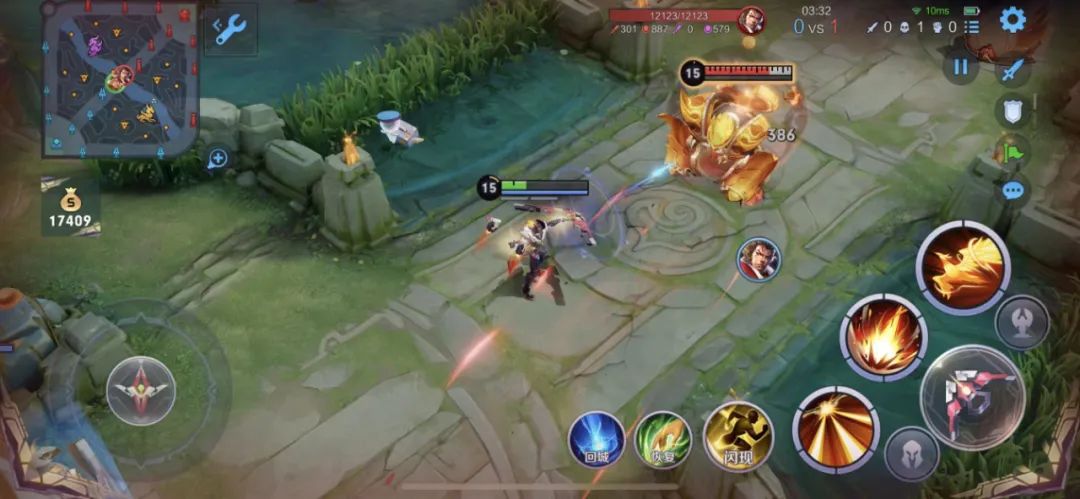This screenshot has height=499, width=1080.
Task: Tap the attack-tower button
Action: pos(1022,322)
